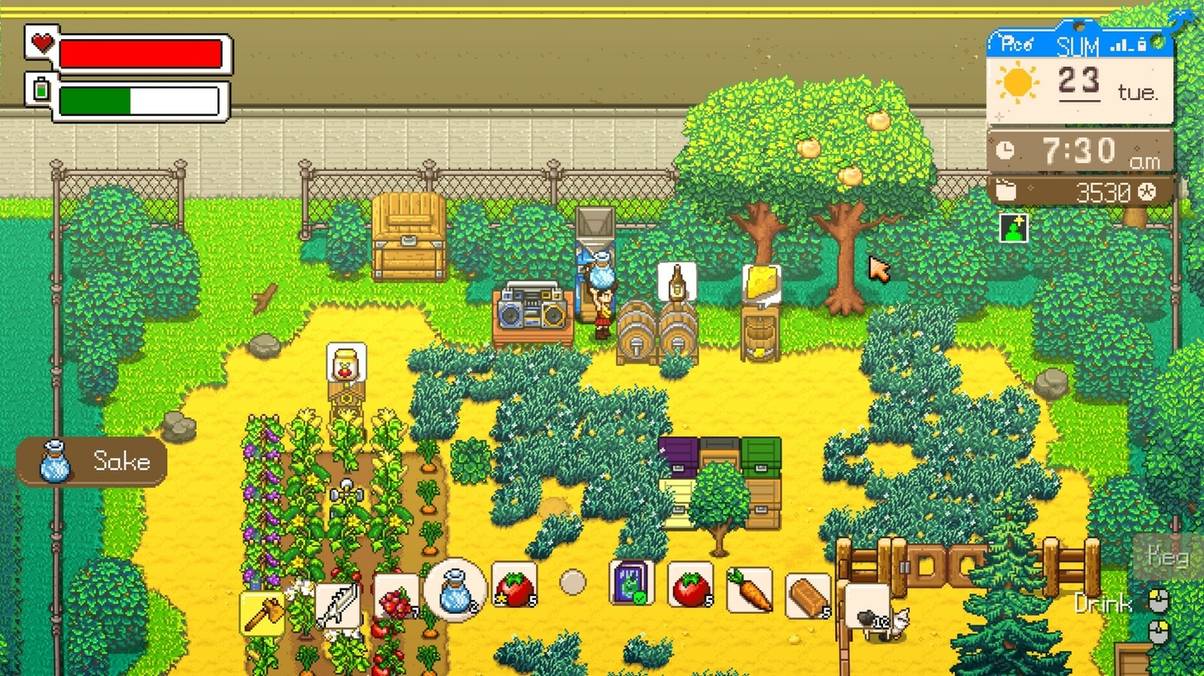Select the brown block item stack
This screenshot has width=1204, height=676.
click(808, 596)
